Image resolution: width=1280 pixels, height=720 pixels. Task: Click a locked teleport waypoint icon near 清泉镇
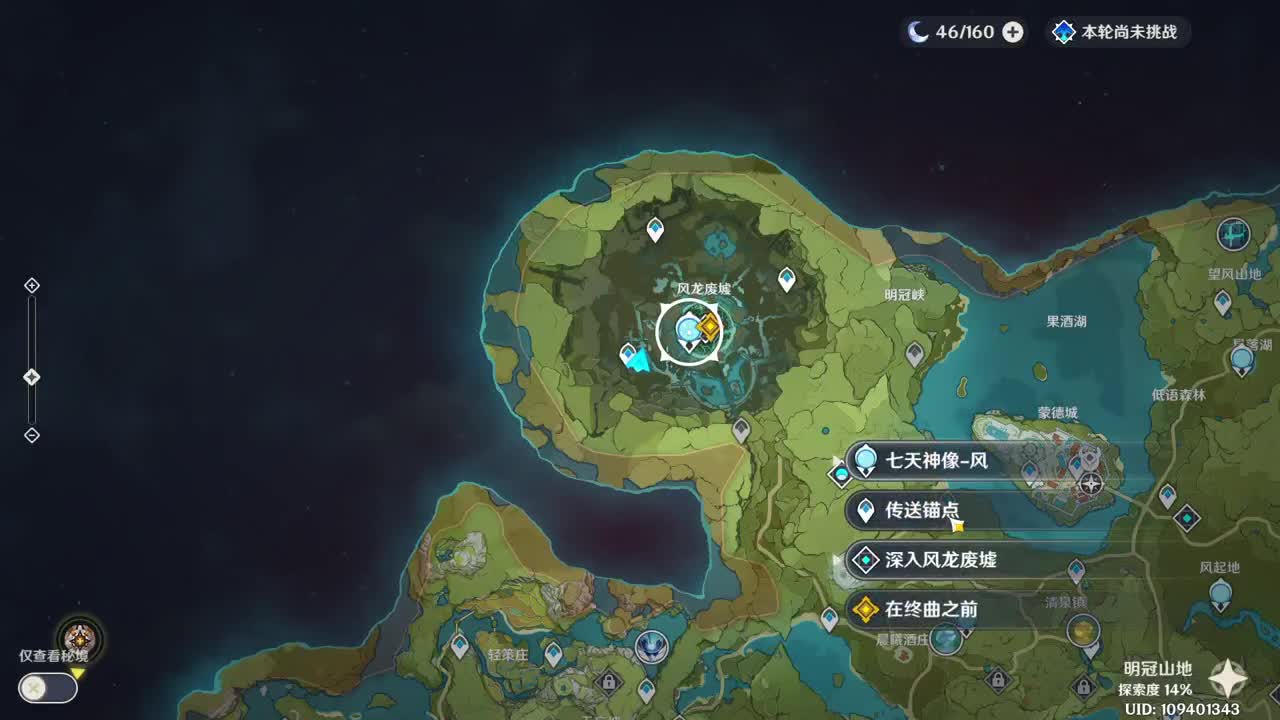1082,688
